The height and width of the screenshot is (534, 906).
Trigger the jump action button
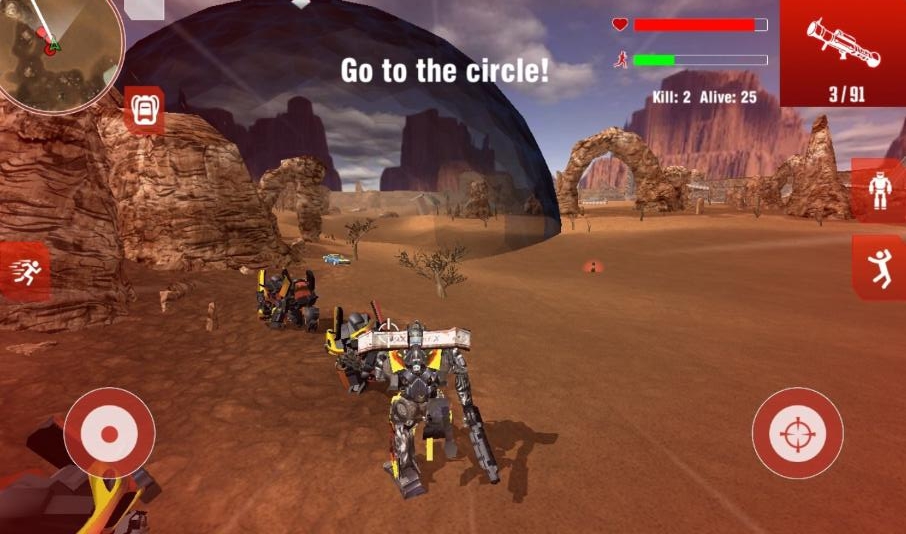[x=881, y=267]
